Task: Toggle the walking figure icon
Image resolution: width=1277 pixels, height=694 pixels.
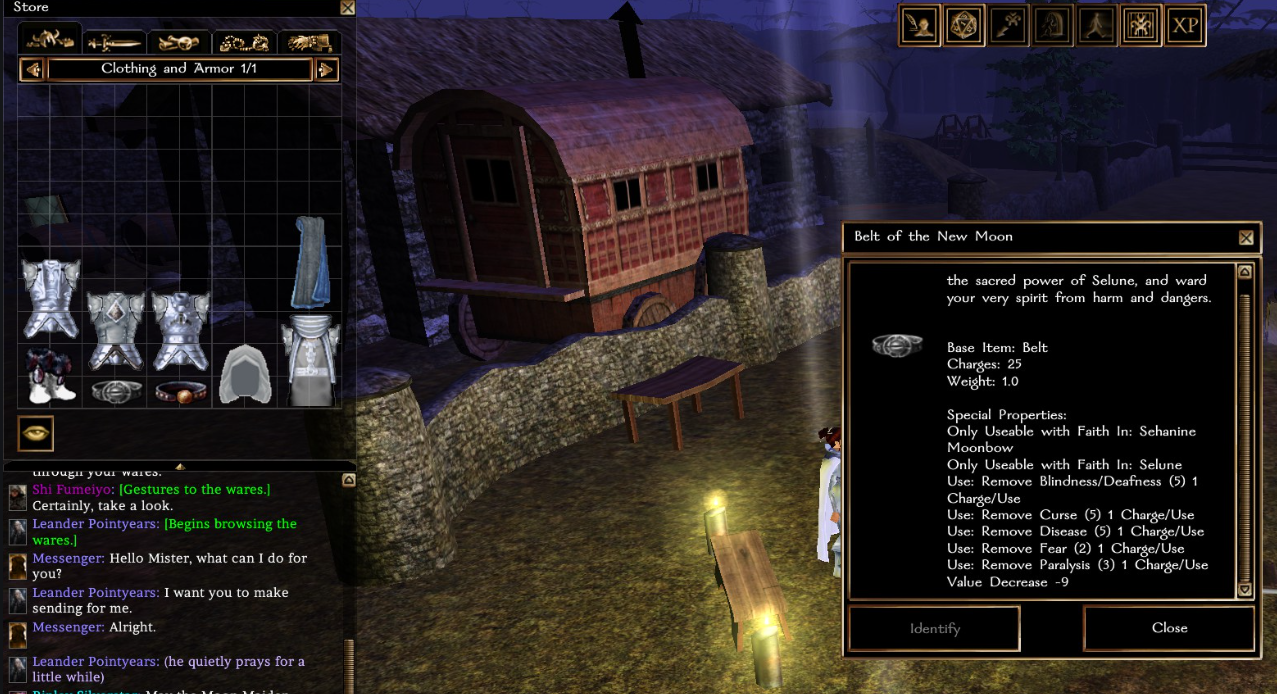Action: (1096, 26)
